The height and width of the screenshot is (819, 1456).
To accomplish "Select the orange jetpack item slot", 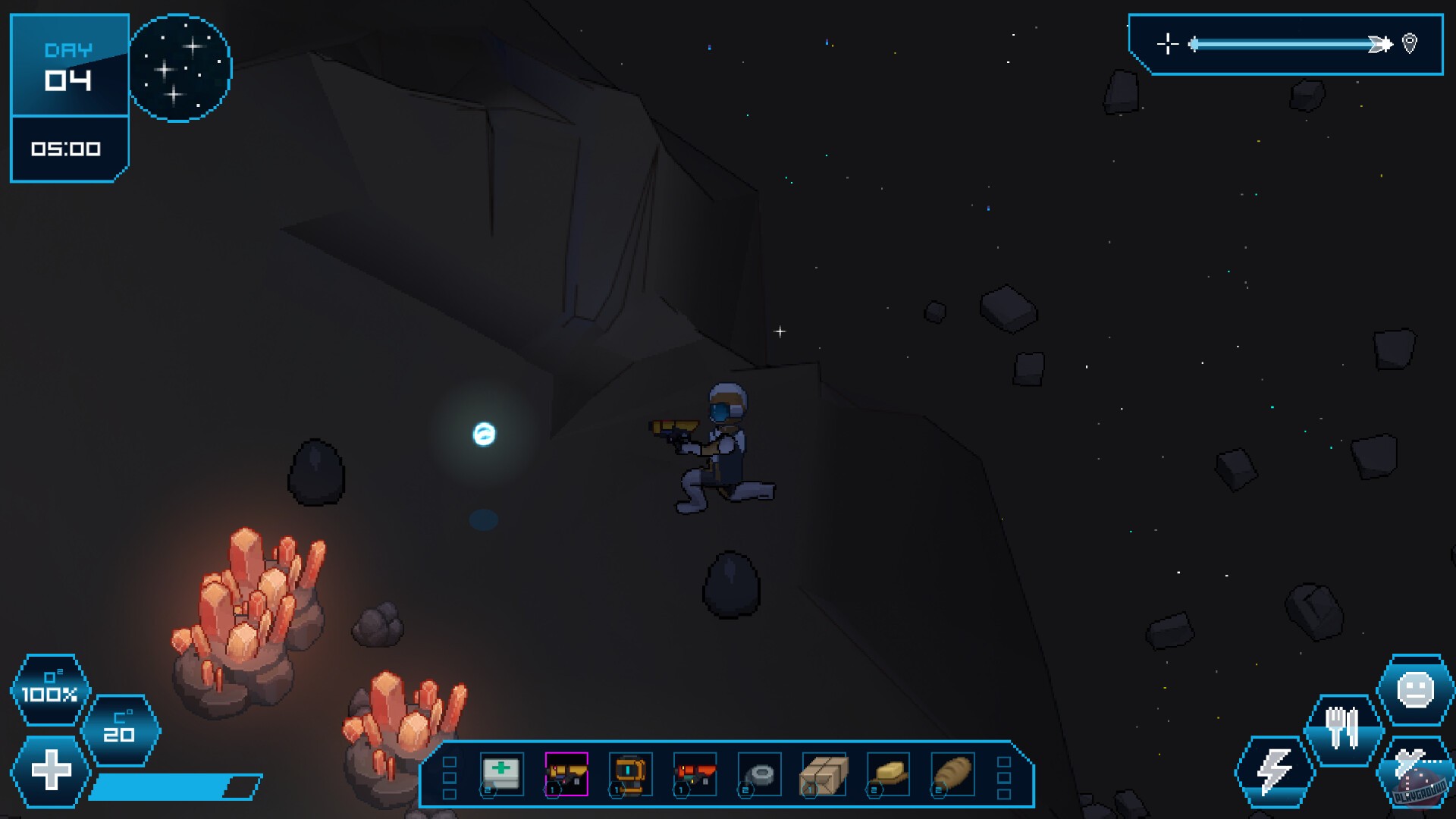I will pyautogui.click(x=629, y=773).
